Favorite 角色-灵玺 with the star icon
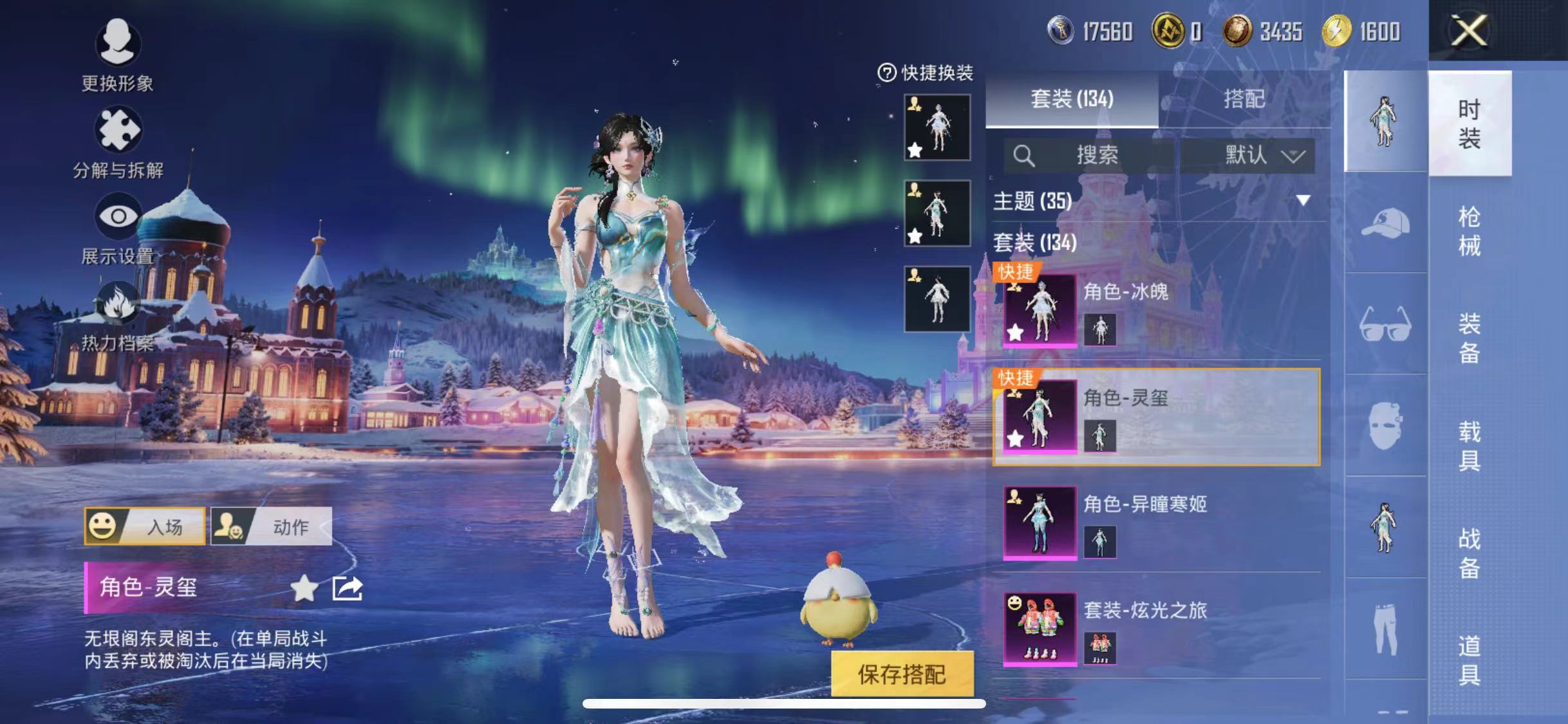Screen dimensions: 1568x724 tap(304, 588)
